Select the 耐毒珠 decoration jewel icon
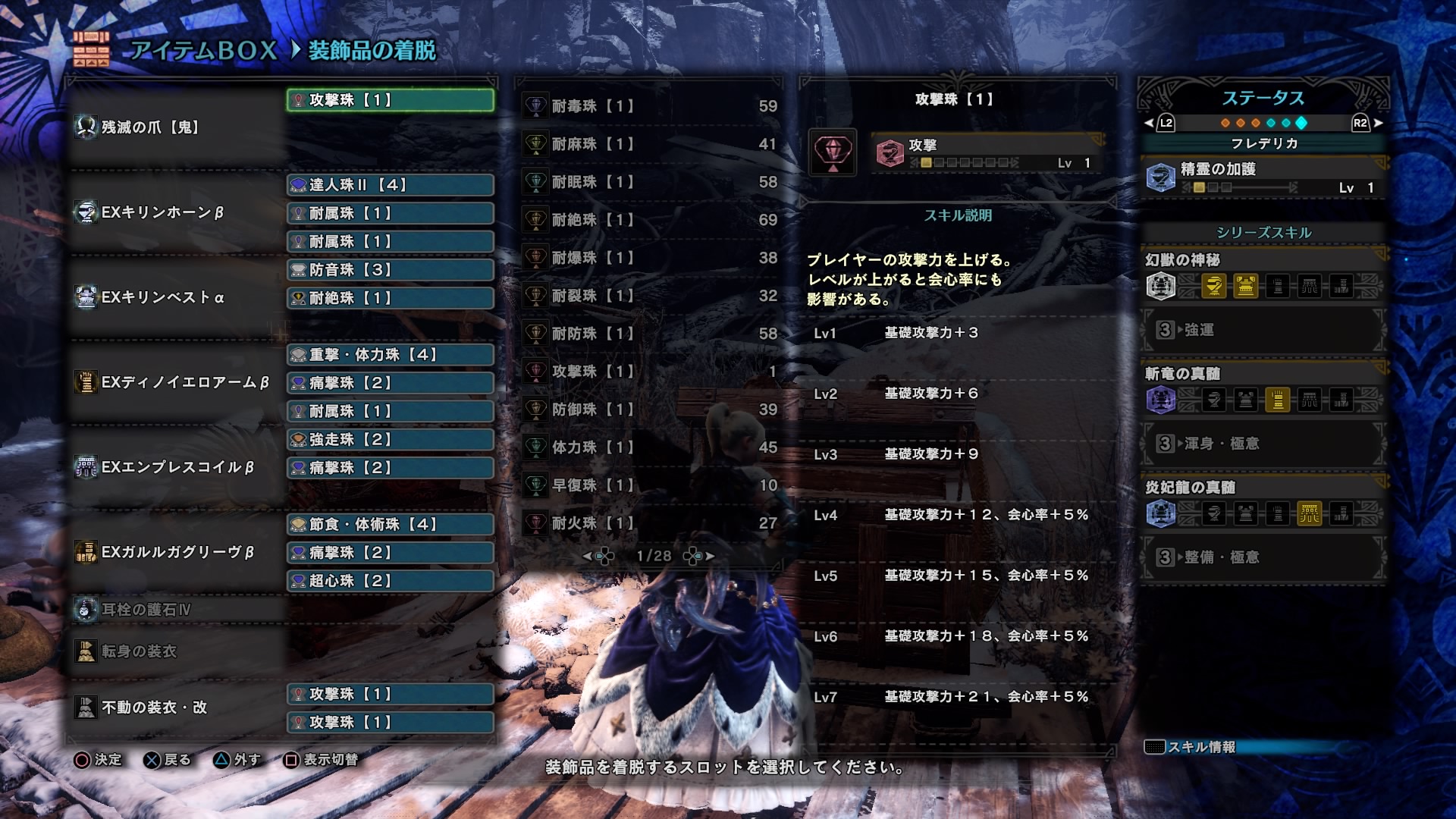Screen dimensions: 1456x819 (x=535, y=105)
